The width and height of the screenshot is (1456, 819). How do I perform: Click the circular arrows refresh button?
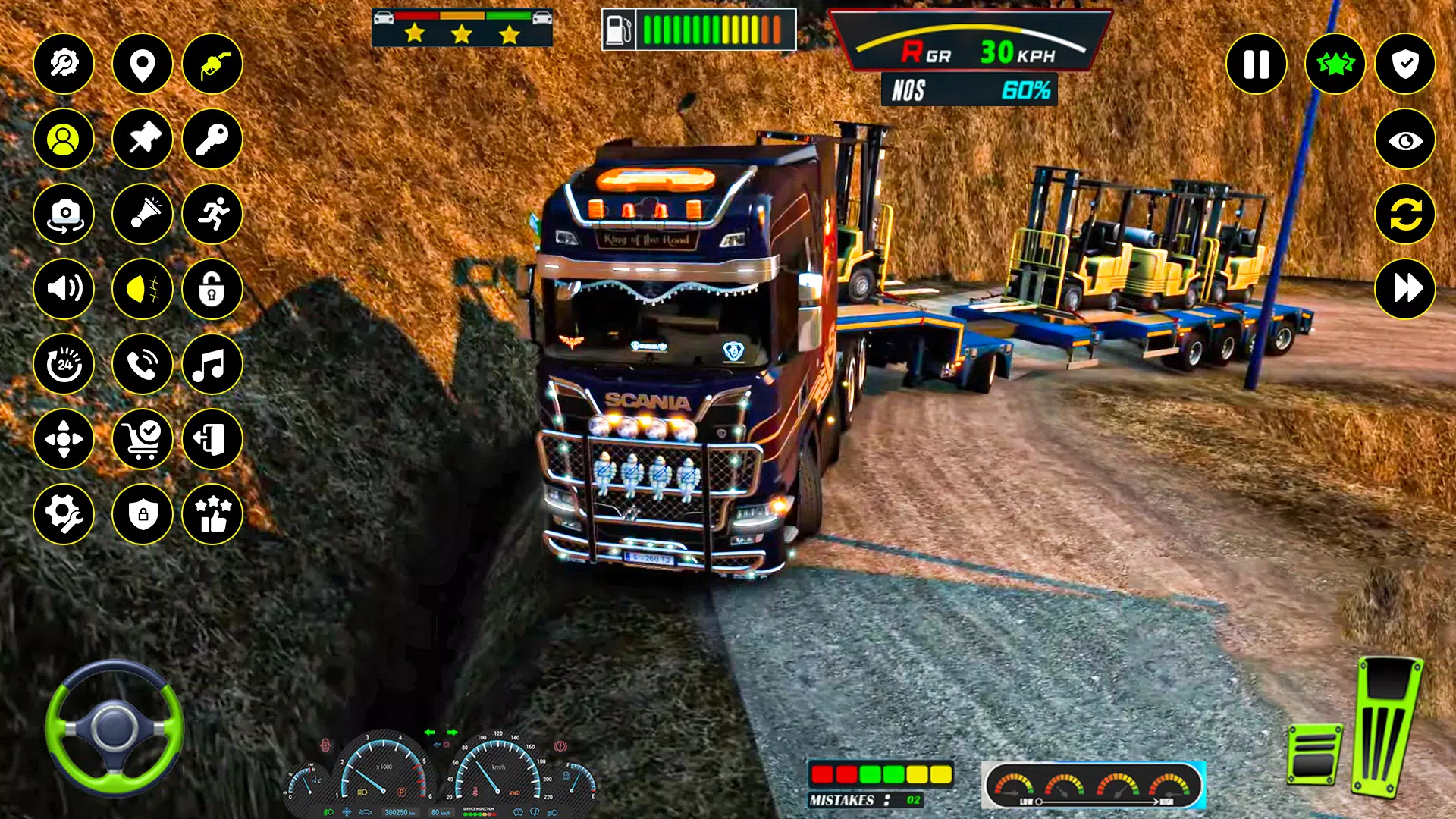click(1404, 214)
